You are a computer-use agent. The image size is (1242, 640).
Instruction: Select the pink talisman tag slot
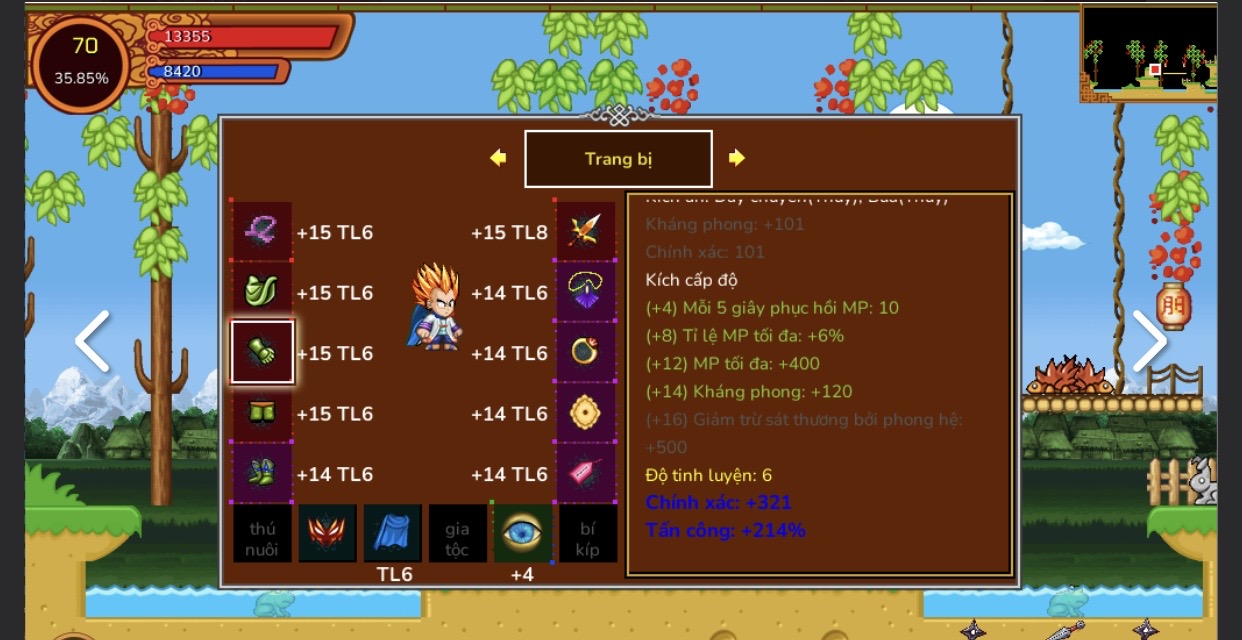585,473
